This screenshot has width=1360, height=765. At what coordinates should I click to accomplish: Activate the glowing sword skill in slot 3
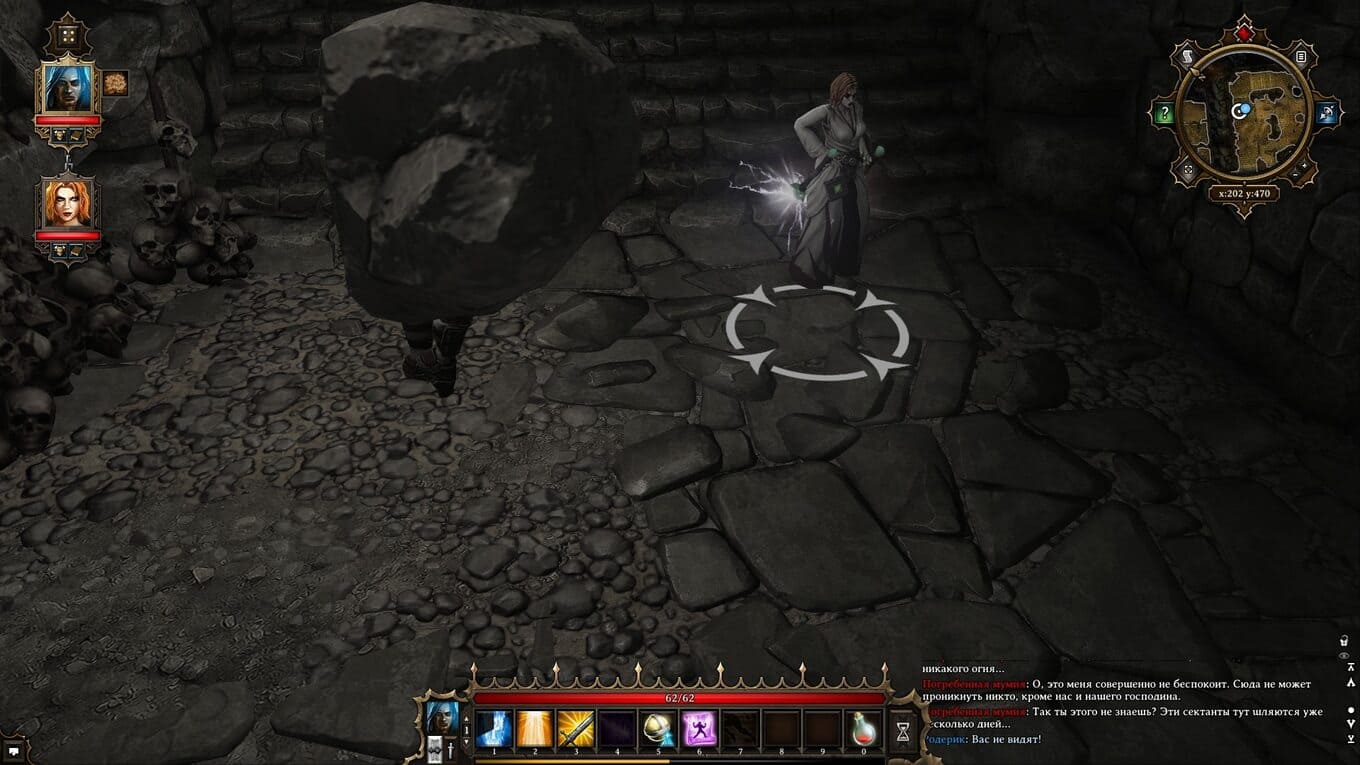pos(576,729)
